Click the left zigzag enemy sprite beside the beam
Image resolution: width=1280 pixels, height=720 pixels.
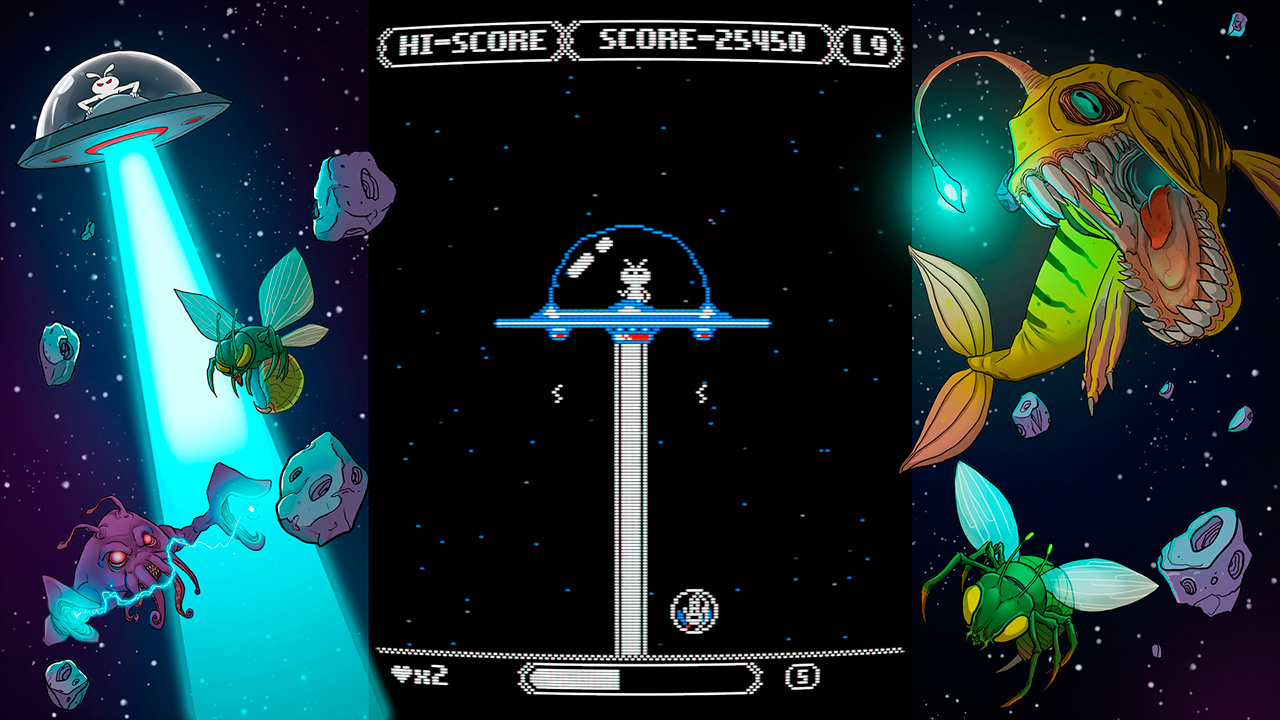(x=556, y=394)
